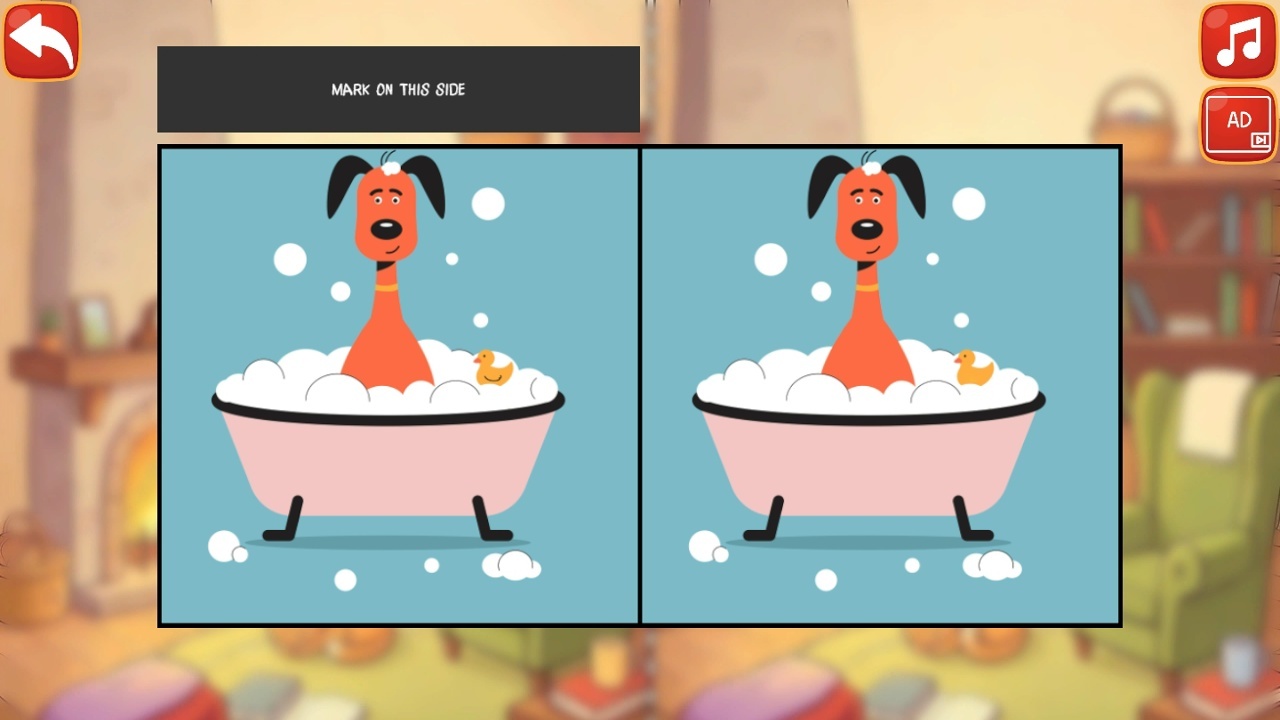Select the left comparison panel
1280x720 pixels.
pyautogui.click(x=398, y=385)
